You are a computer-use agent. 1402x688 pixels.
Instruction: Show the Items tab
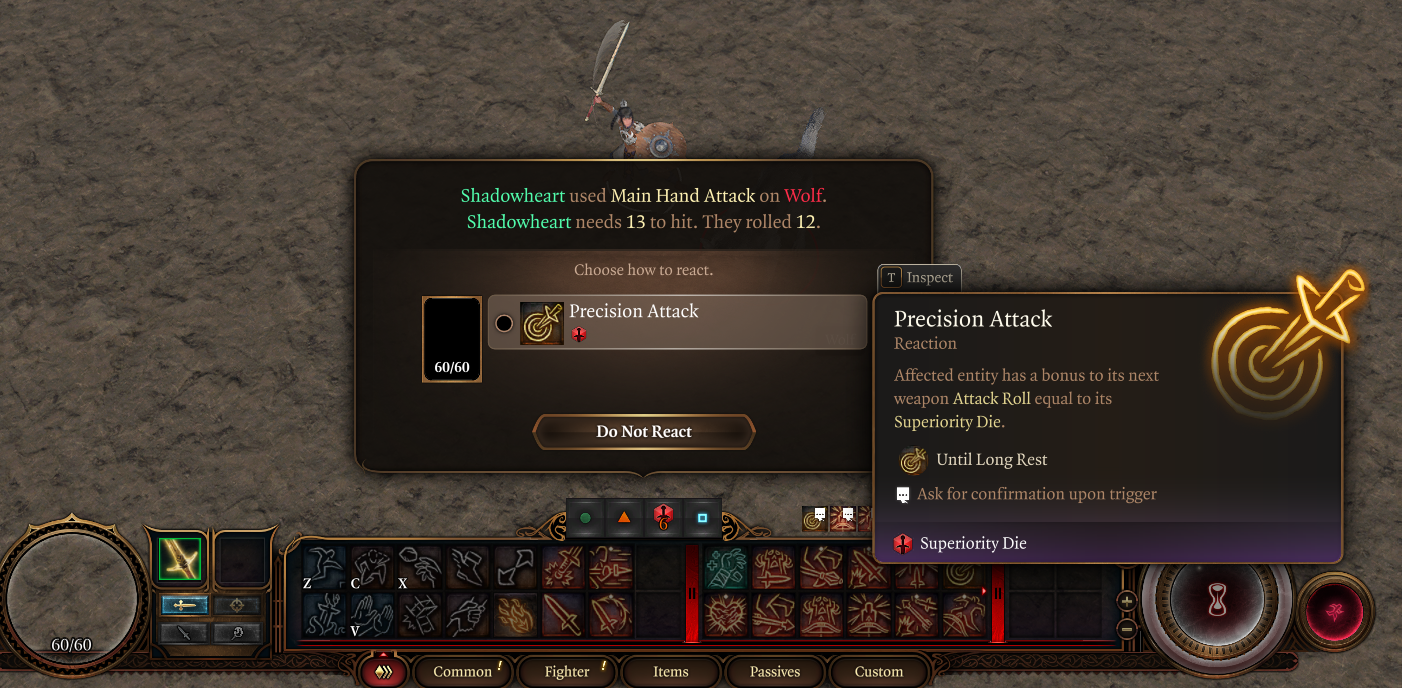pos(671,672)
